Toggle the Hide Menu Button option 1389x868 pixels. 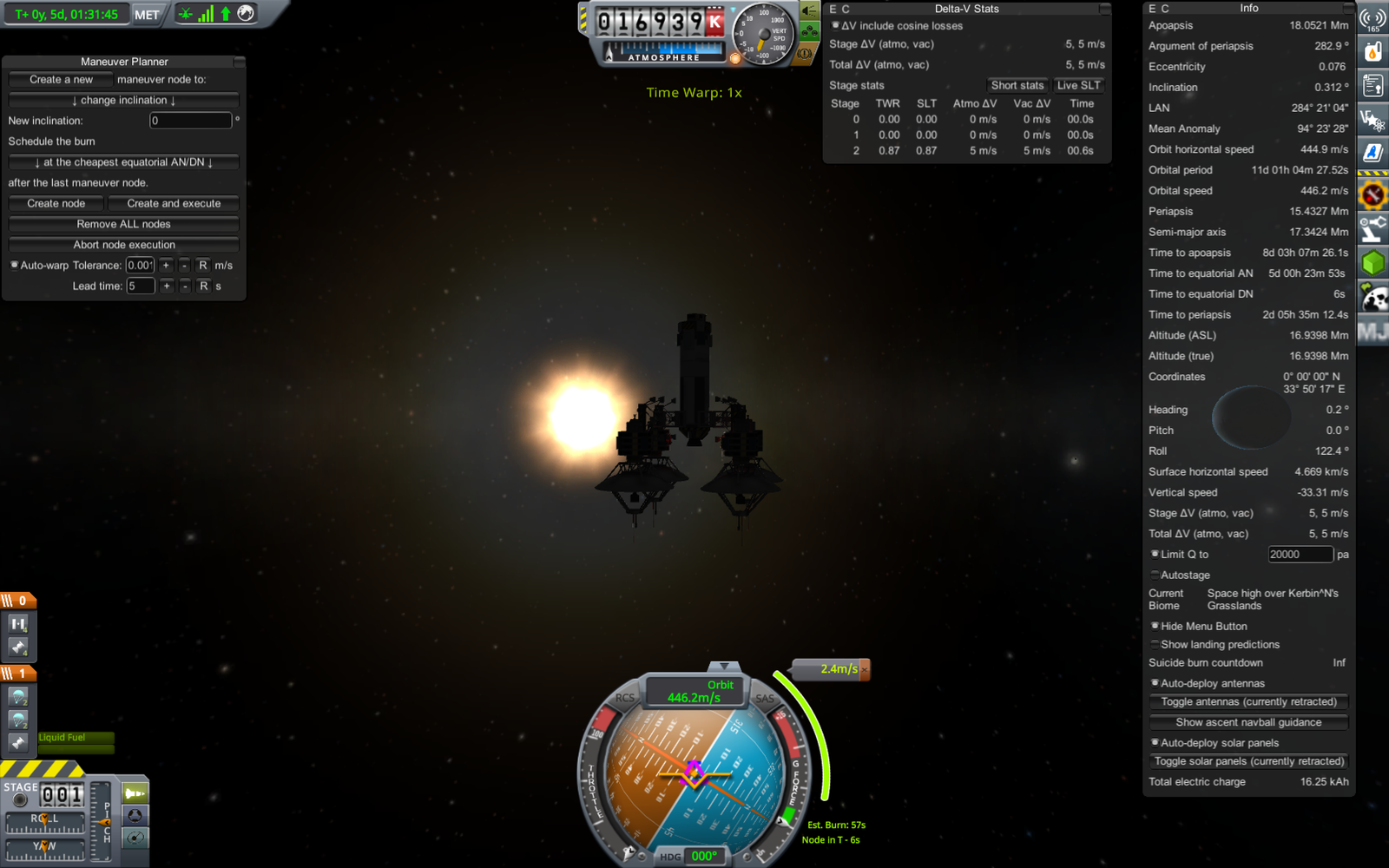[x=1155, y=626]
